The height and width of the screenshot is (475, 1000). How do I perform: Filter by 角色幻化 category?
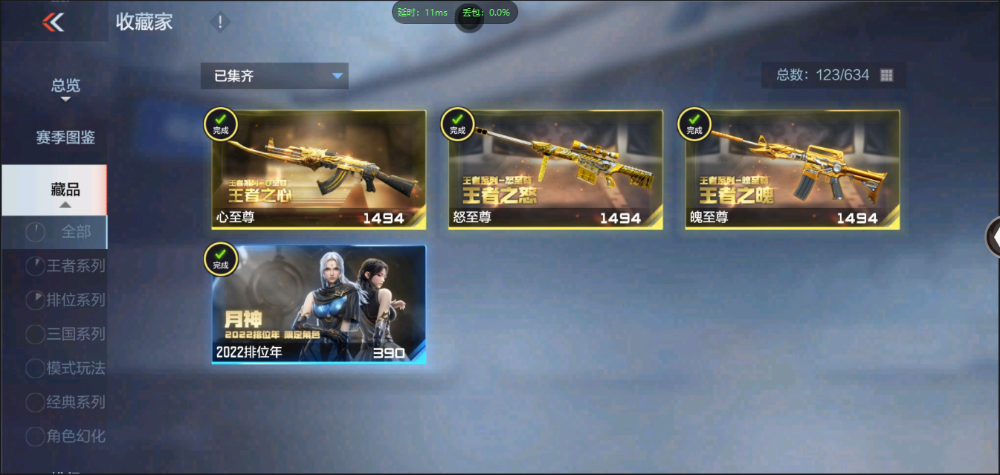point(75,436)
